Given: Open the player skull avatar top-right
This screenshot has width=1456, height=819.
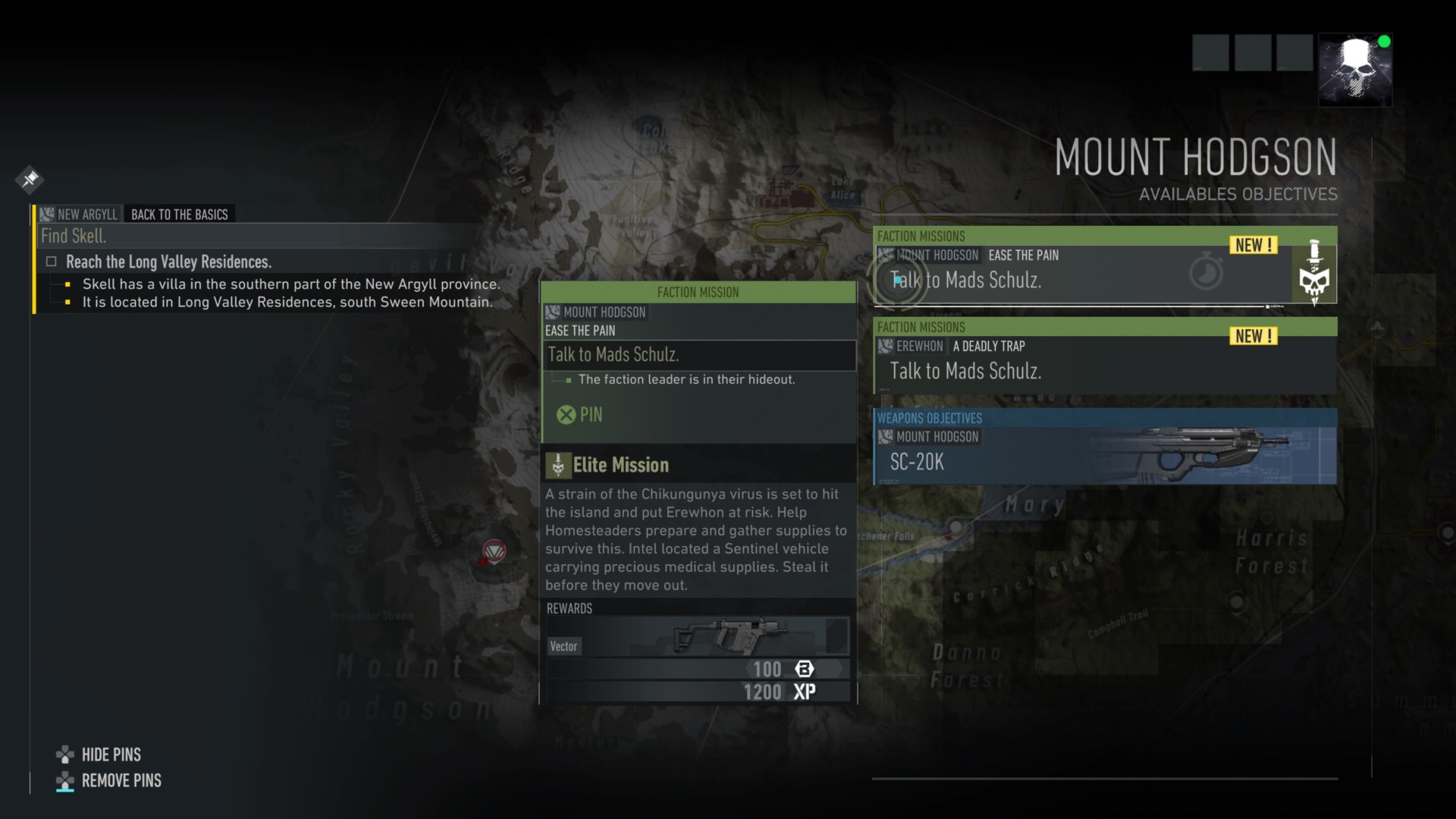Looking at the screenshot, I should pos(1356,69).
